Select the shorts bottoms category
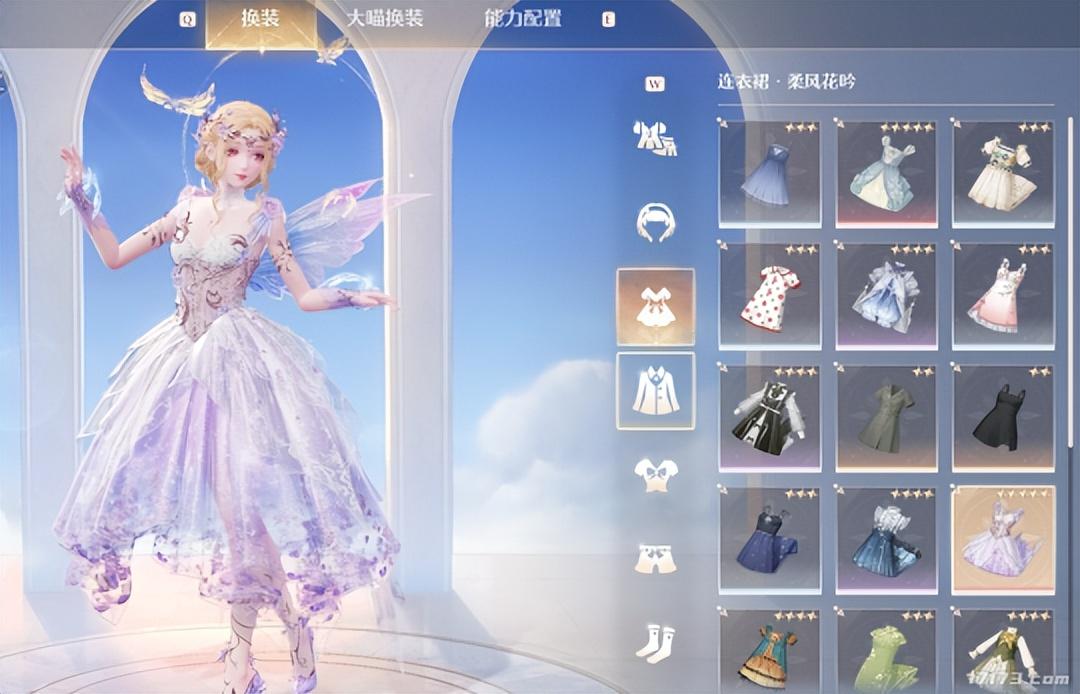Viewport: 1080px width, 694px height. [x=655, y=559]
